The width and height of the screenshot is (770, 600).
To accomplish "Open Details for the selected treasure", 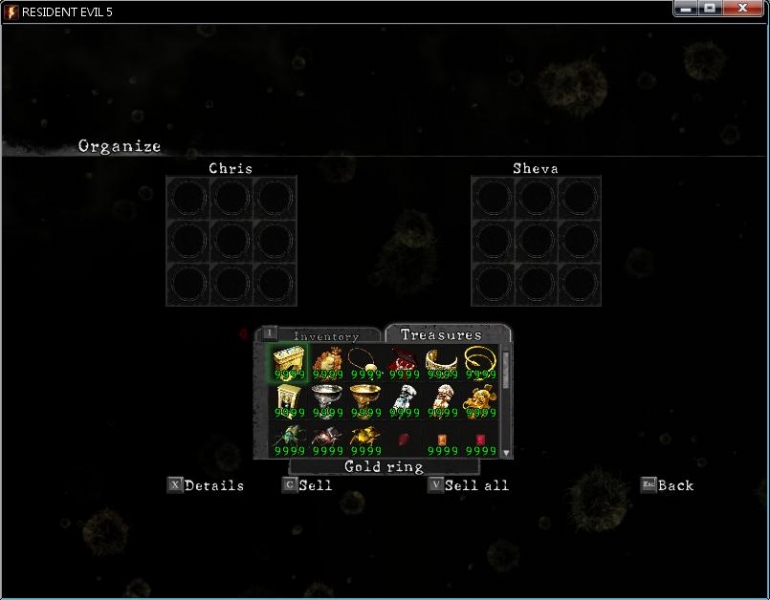I will pyautogui.click(x=206, y=485).
